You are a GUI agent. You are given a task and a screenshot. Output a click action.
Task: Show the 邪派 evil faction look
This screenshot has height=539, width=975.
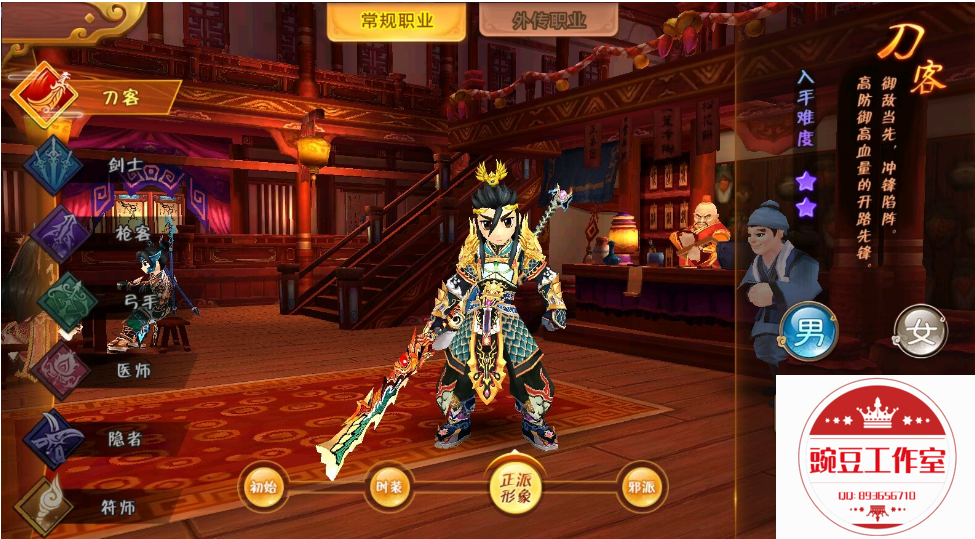(x=641, y=488)
